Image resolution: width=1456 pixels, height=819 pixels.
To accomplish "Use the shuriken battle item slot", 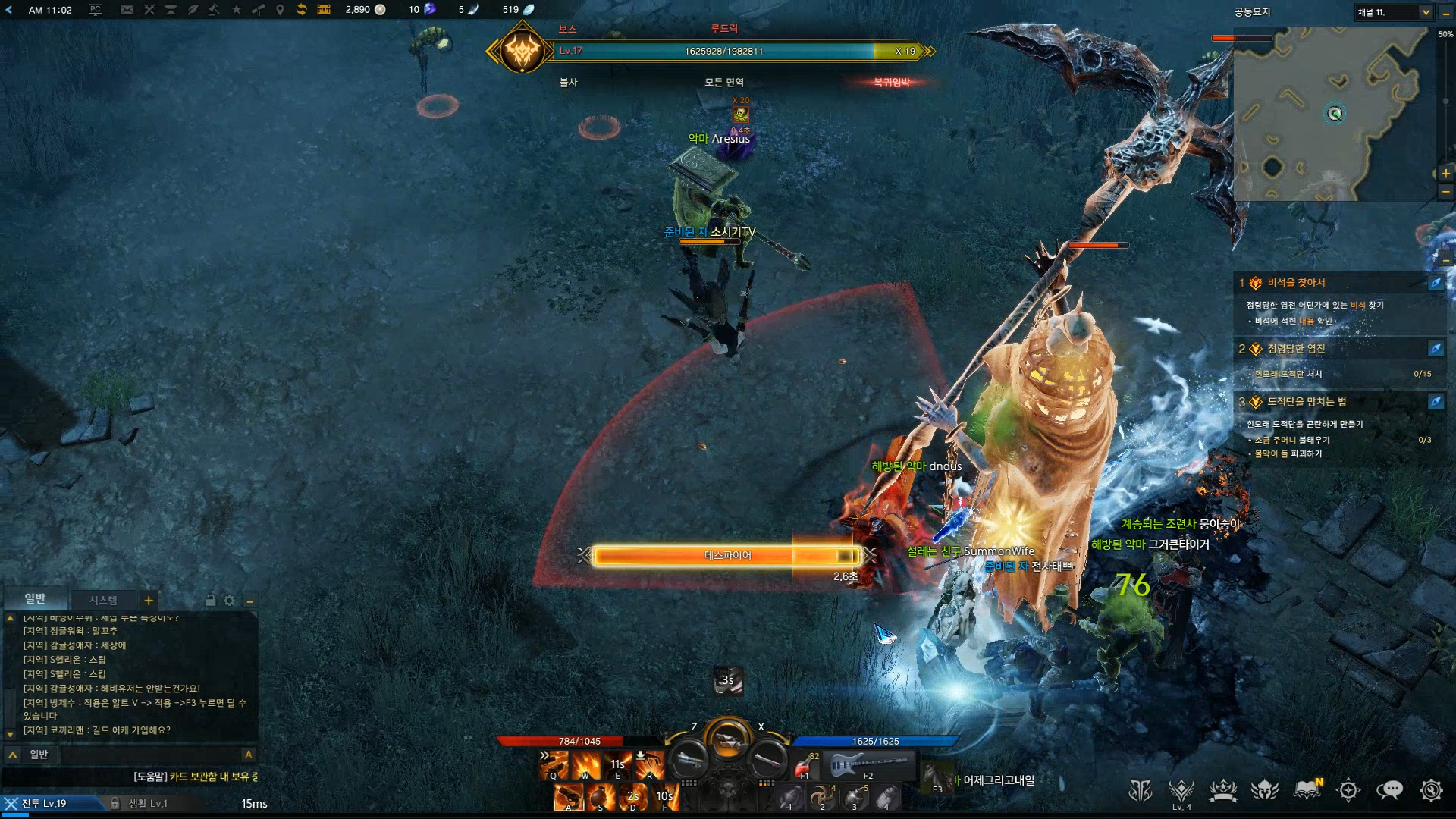I will coord(822,797).
